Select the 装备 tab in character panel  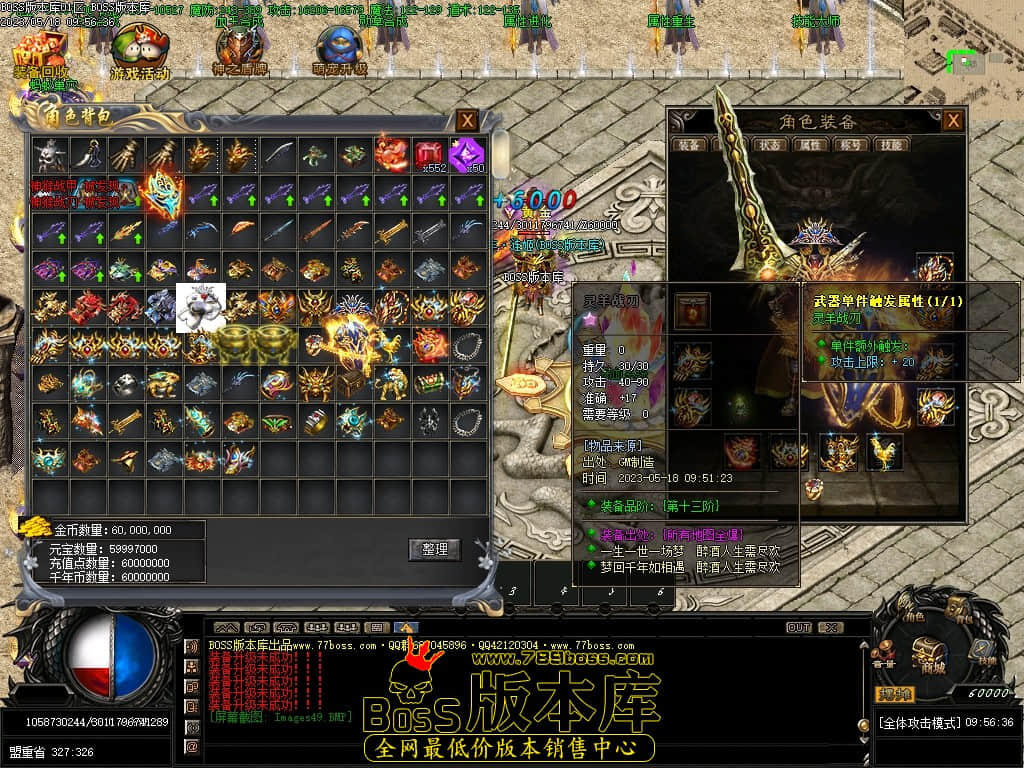pos(690,145)
